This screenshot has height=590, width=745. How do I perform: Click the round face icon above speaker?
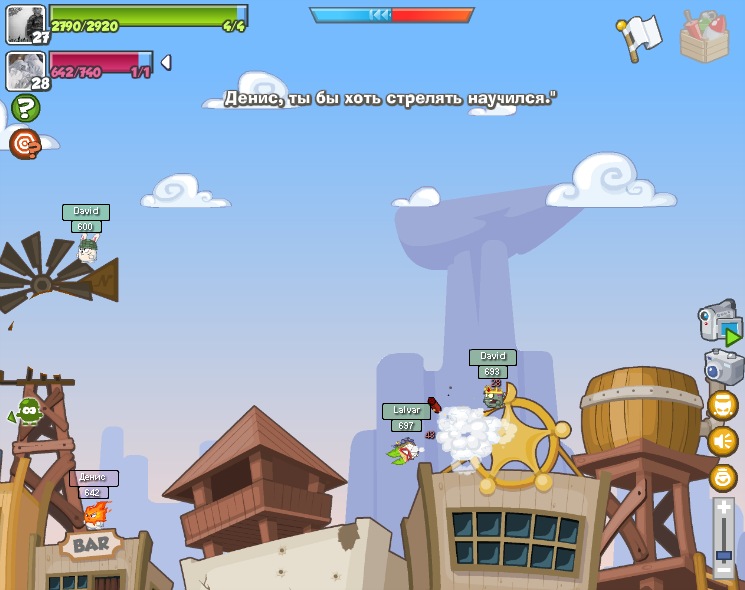click(x=723, y=405)
